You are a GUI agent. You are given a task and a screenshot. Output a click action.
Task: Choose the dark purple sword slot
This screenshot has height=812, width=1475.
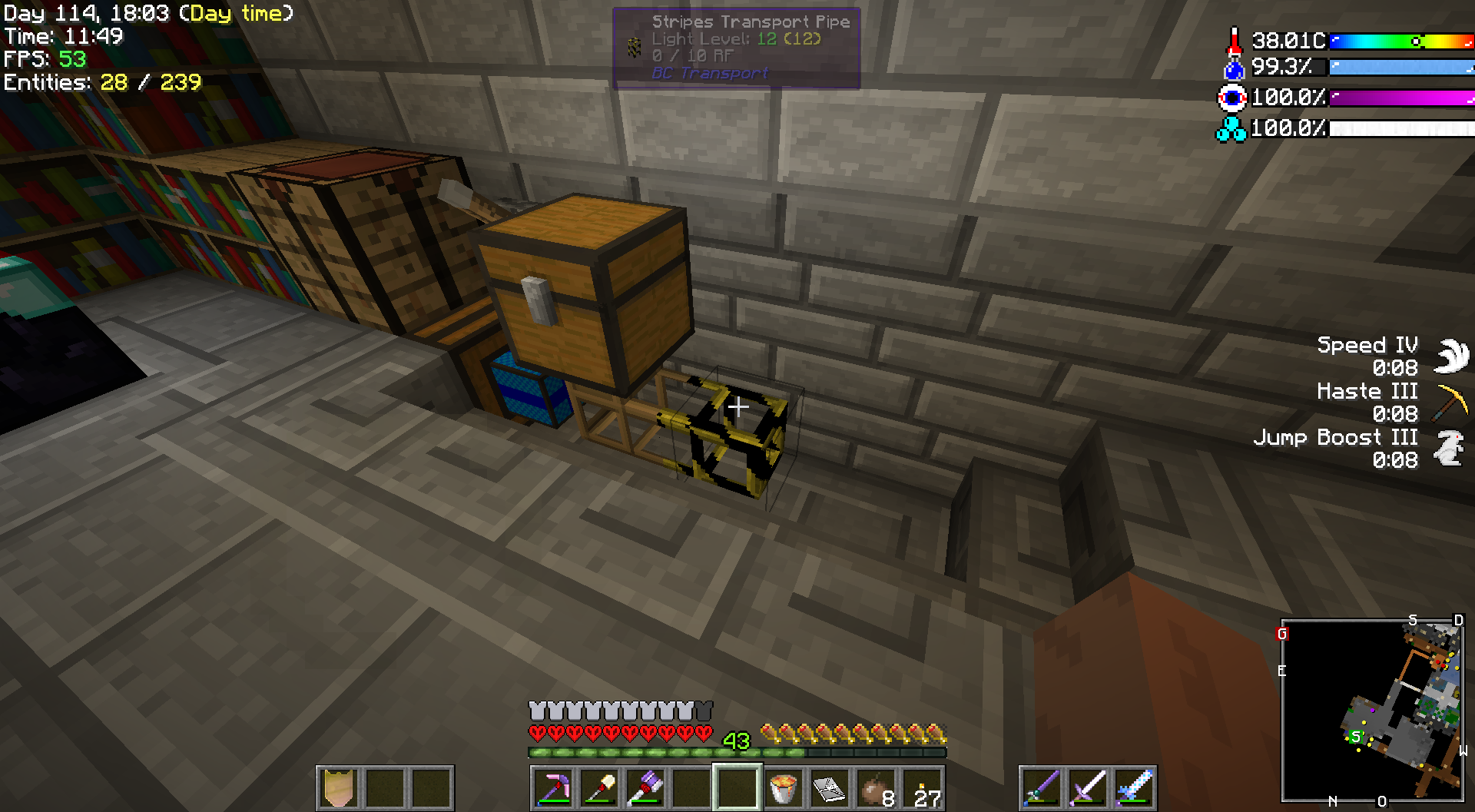1042,787
